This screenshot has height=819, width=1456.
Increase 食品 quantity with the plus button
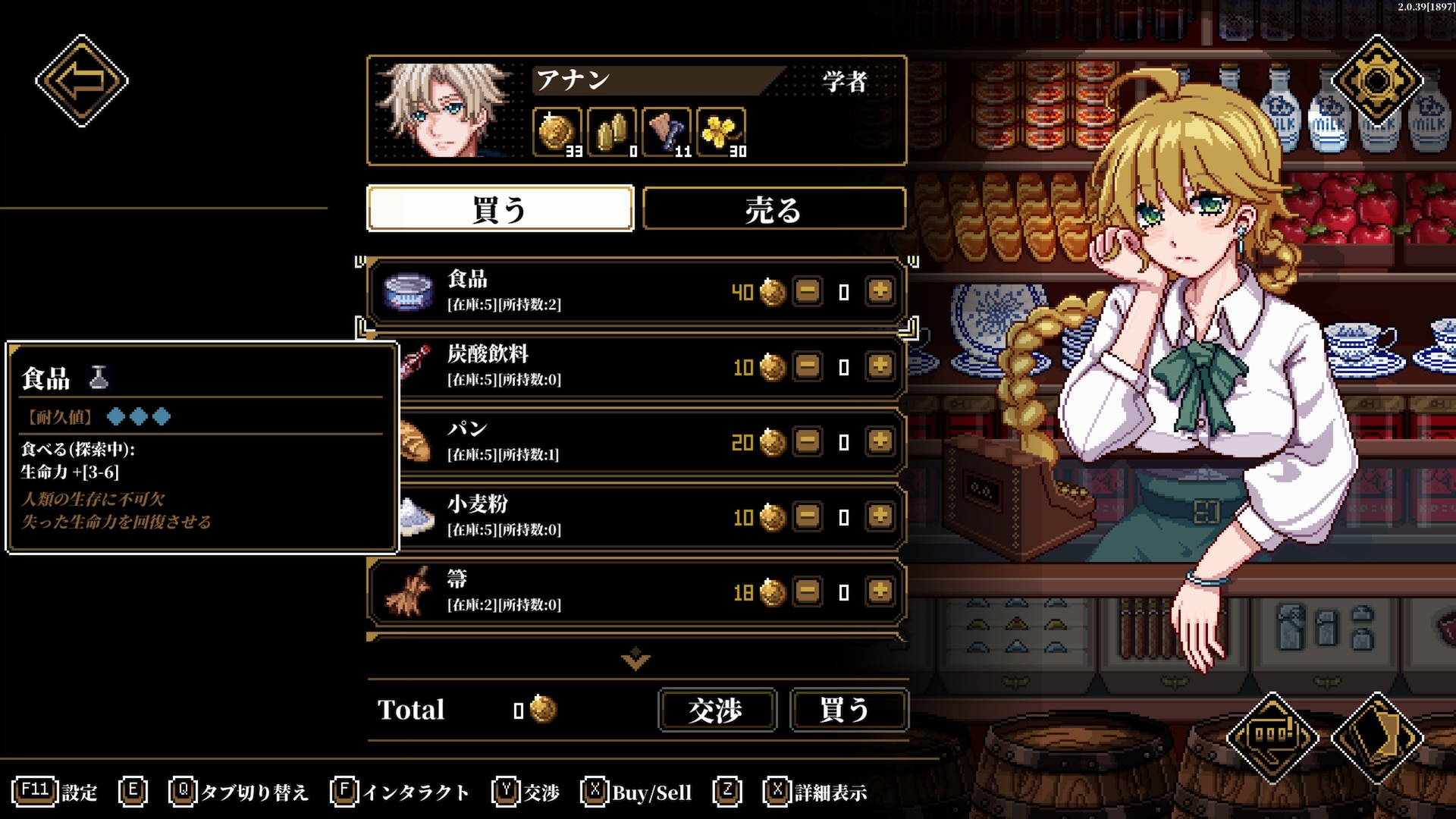[x=880, y=291]
